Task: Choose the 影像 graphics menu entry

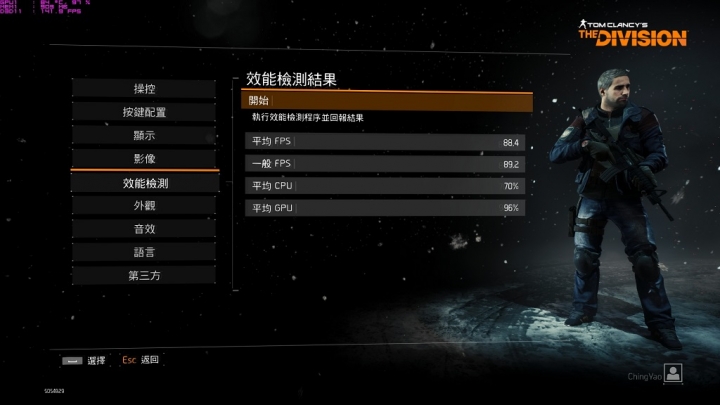Action: (x=144, y=159)
